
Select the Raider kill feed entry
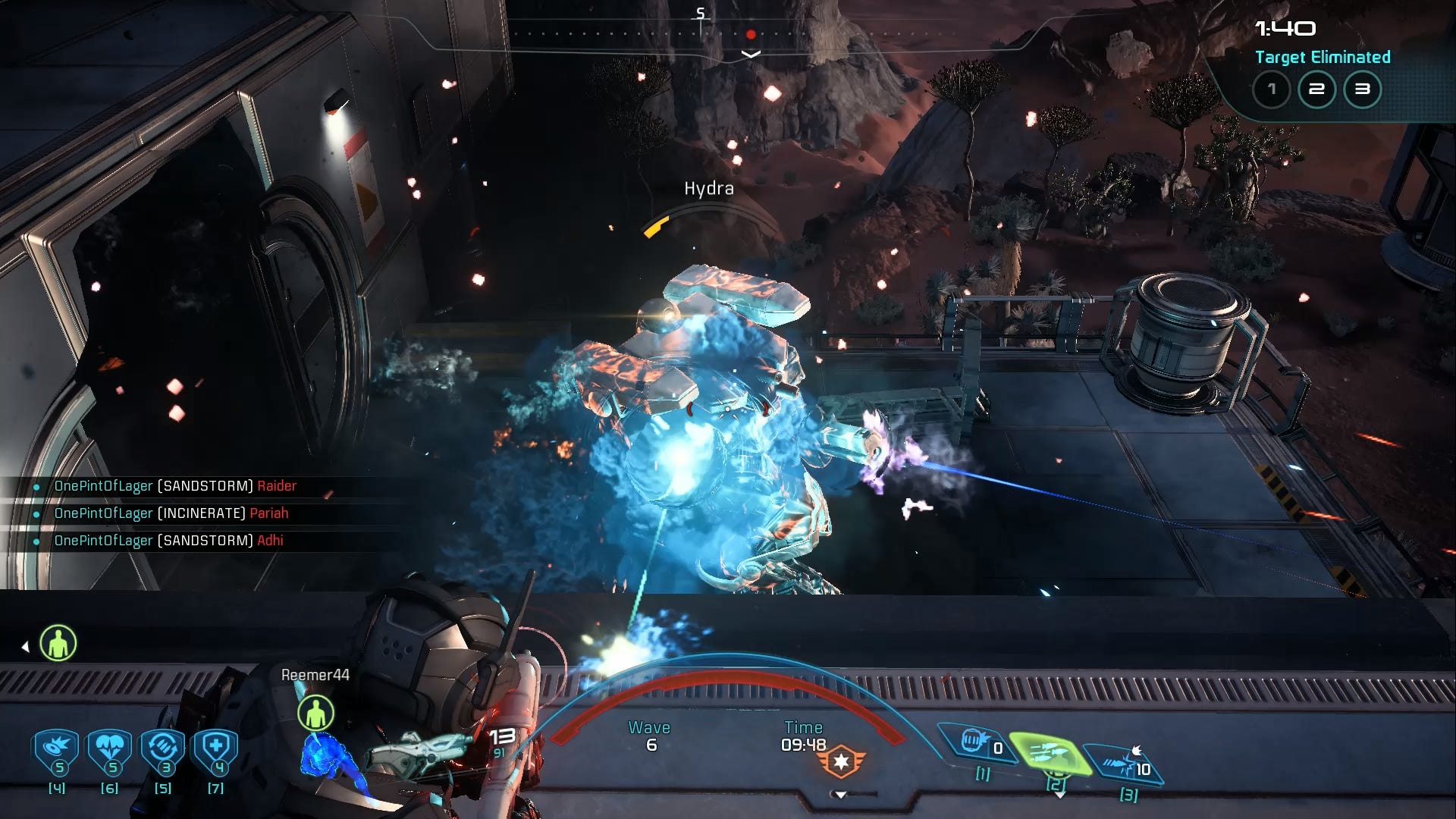(x=175, y=486)
